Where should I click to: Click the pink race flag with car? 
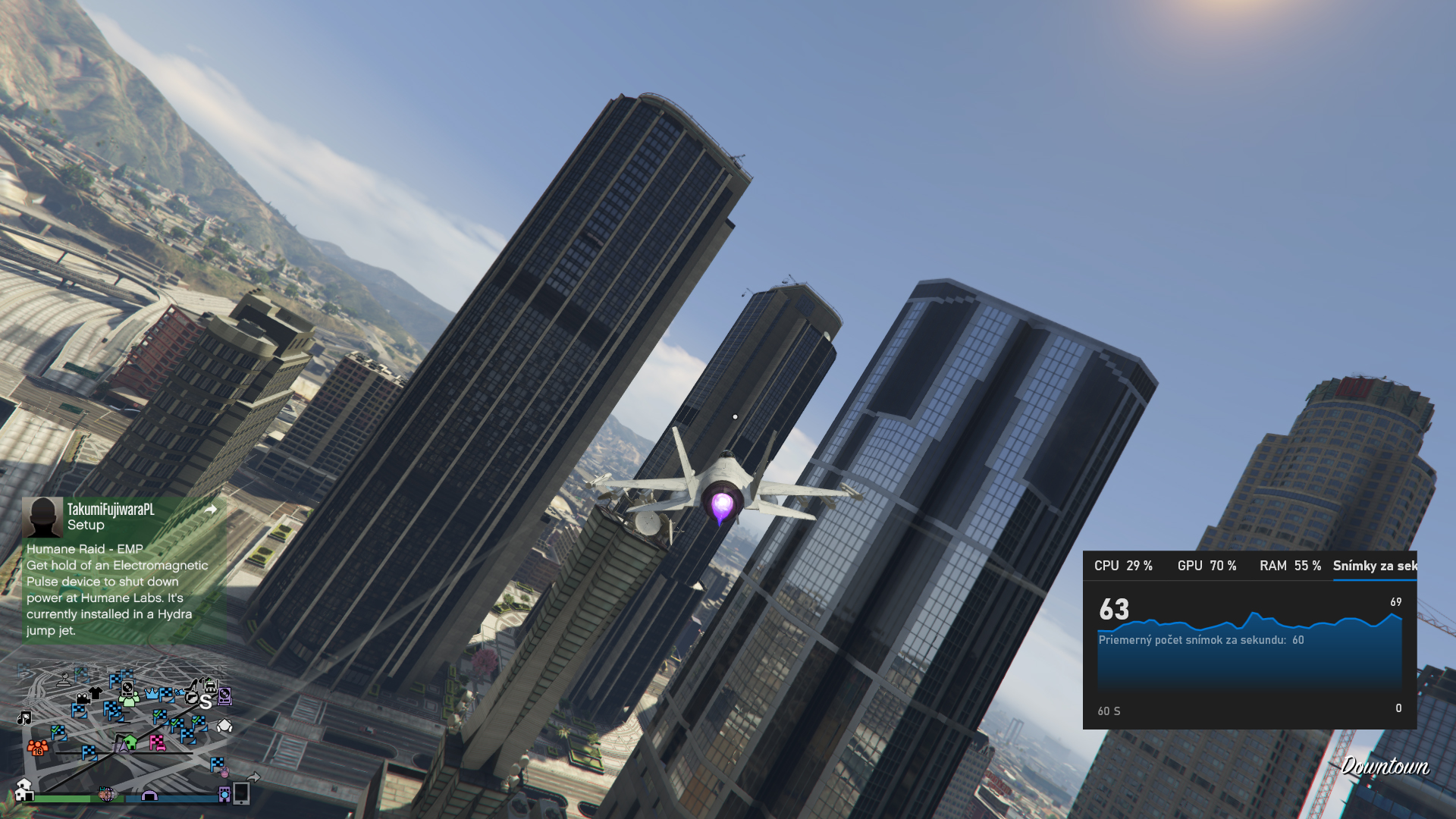pos(157,742)
